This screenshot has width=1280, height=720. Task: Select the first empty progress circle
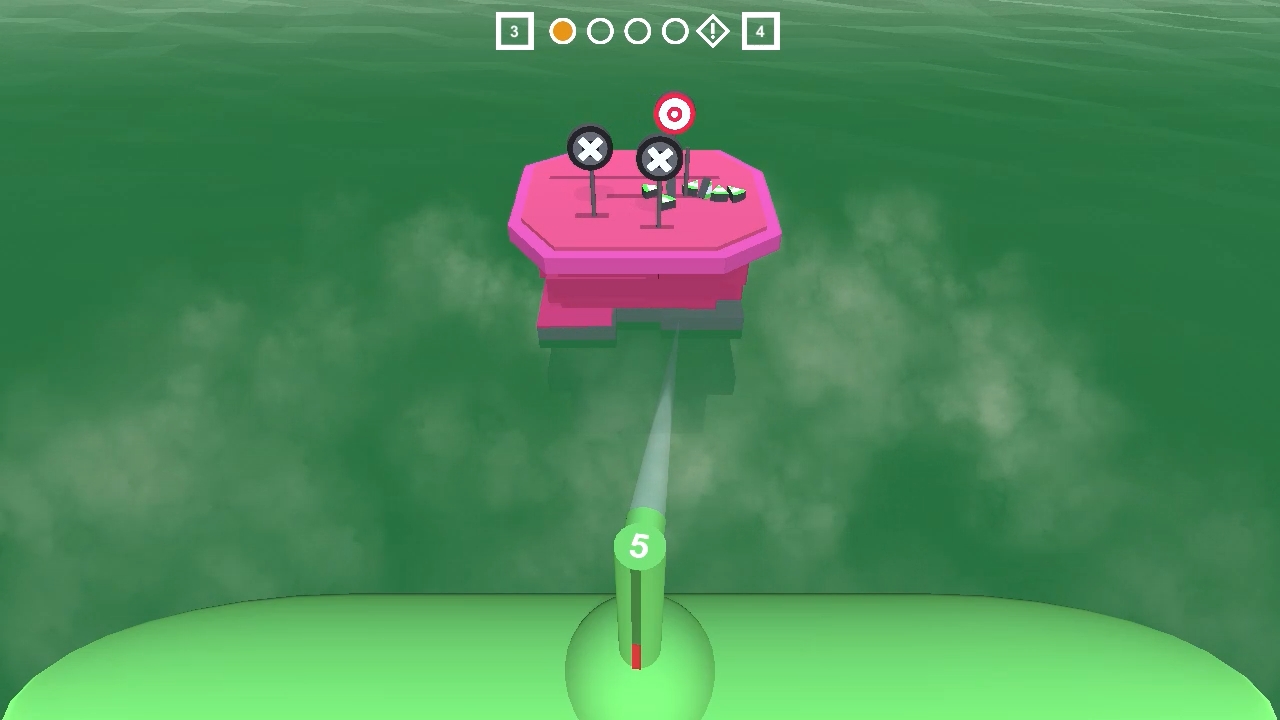600,31
